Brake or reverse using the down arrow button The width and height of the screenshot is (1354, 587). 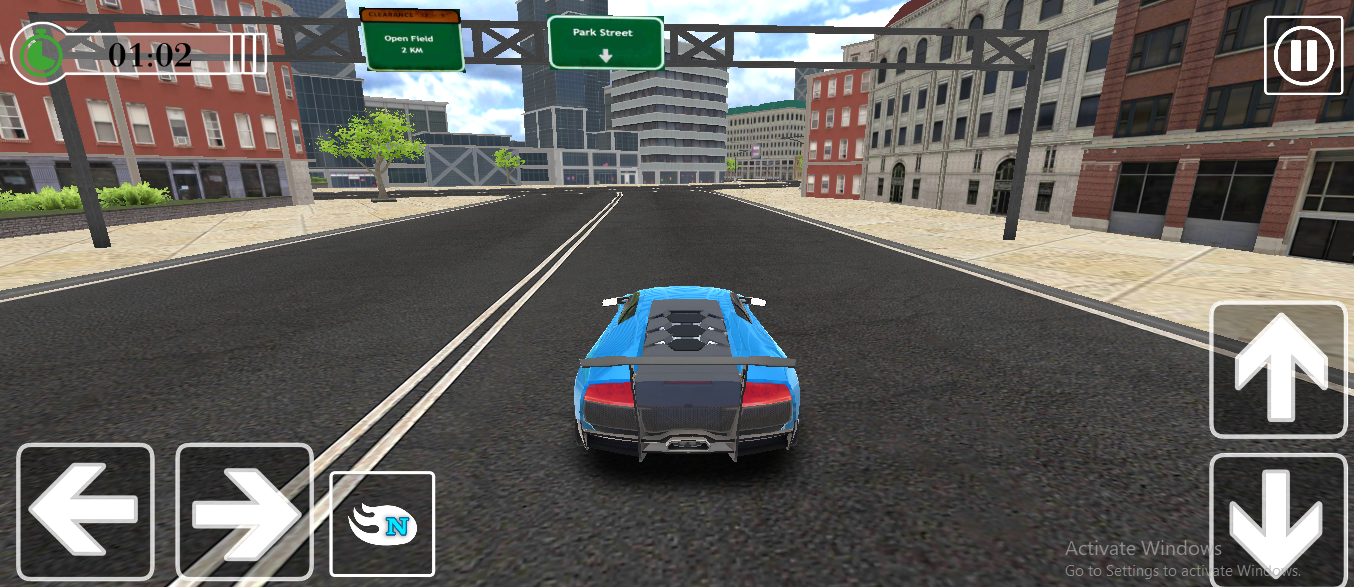[1279, 520]
